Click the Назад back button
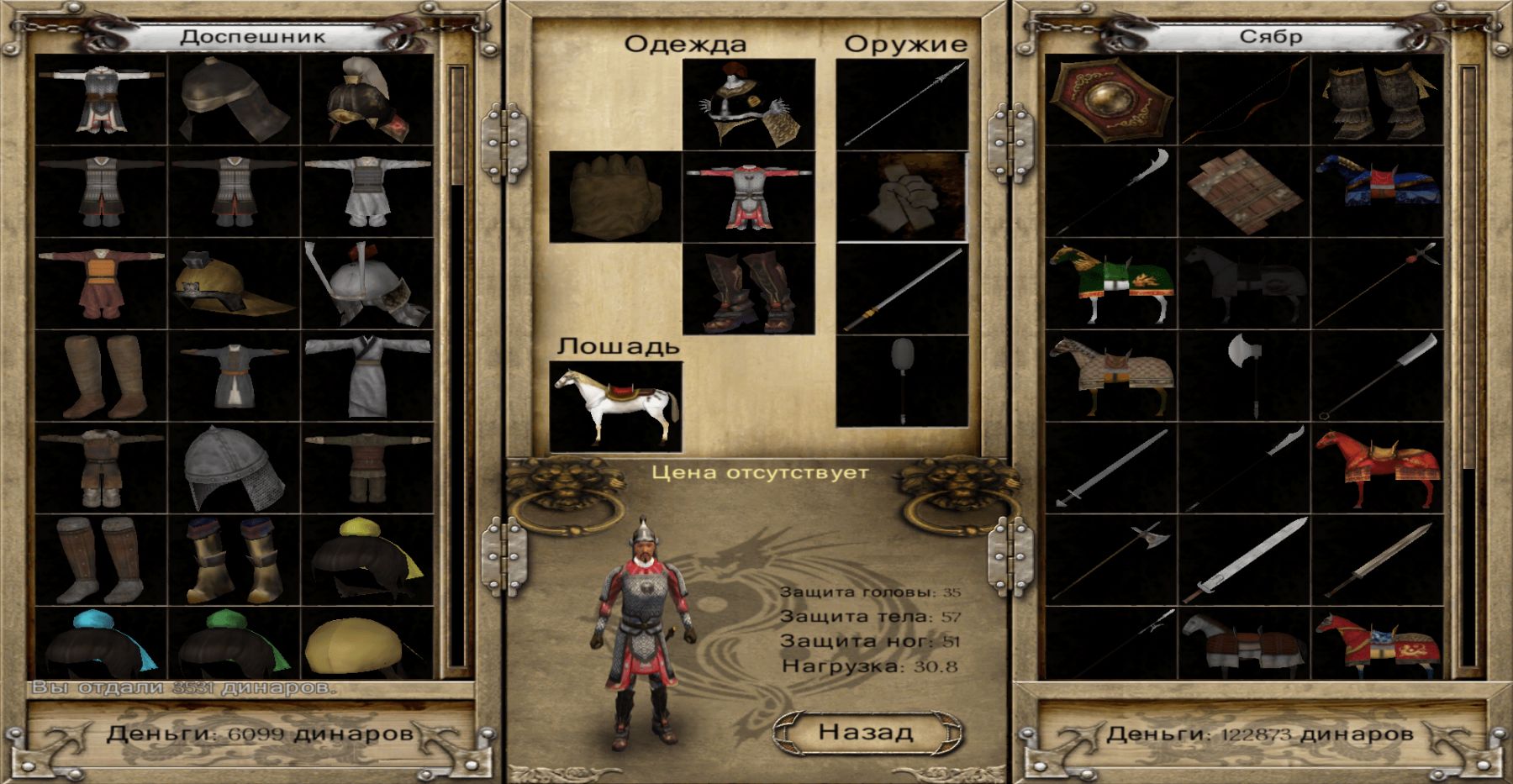This screenshot has height=784, width=1513. pos(865,732)
